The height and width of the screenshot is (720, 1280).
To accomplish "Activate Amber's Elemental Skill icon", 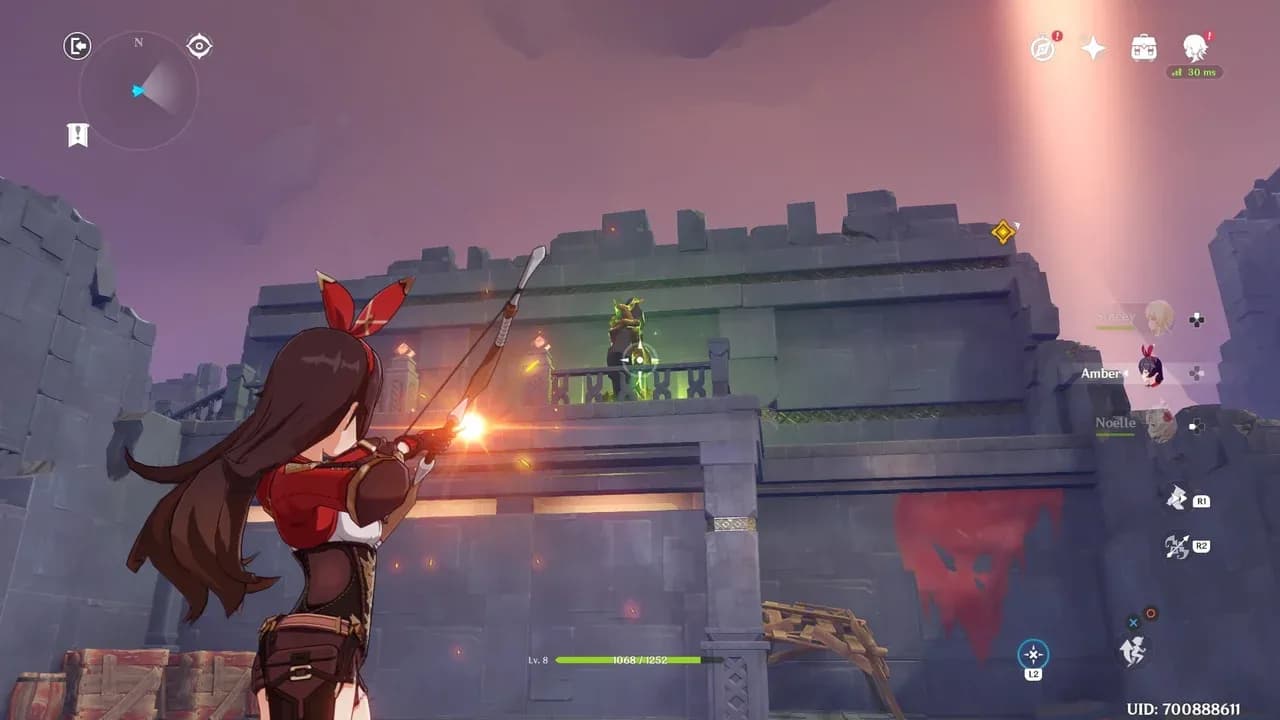I will [1177, 497].
